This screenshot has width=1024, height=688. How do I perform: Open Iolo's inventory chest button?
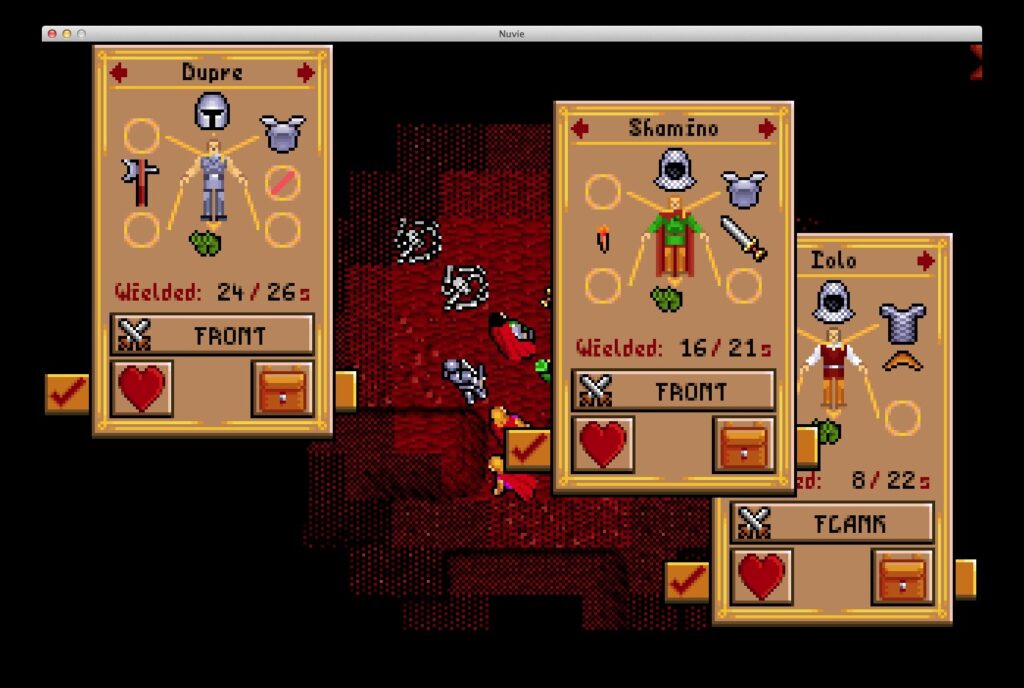[x=902, y=576]
